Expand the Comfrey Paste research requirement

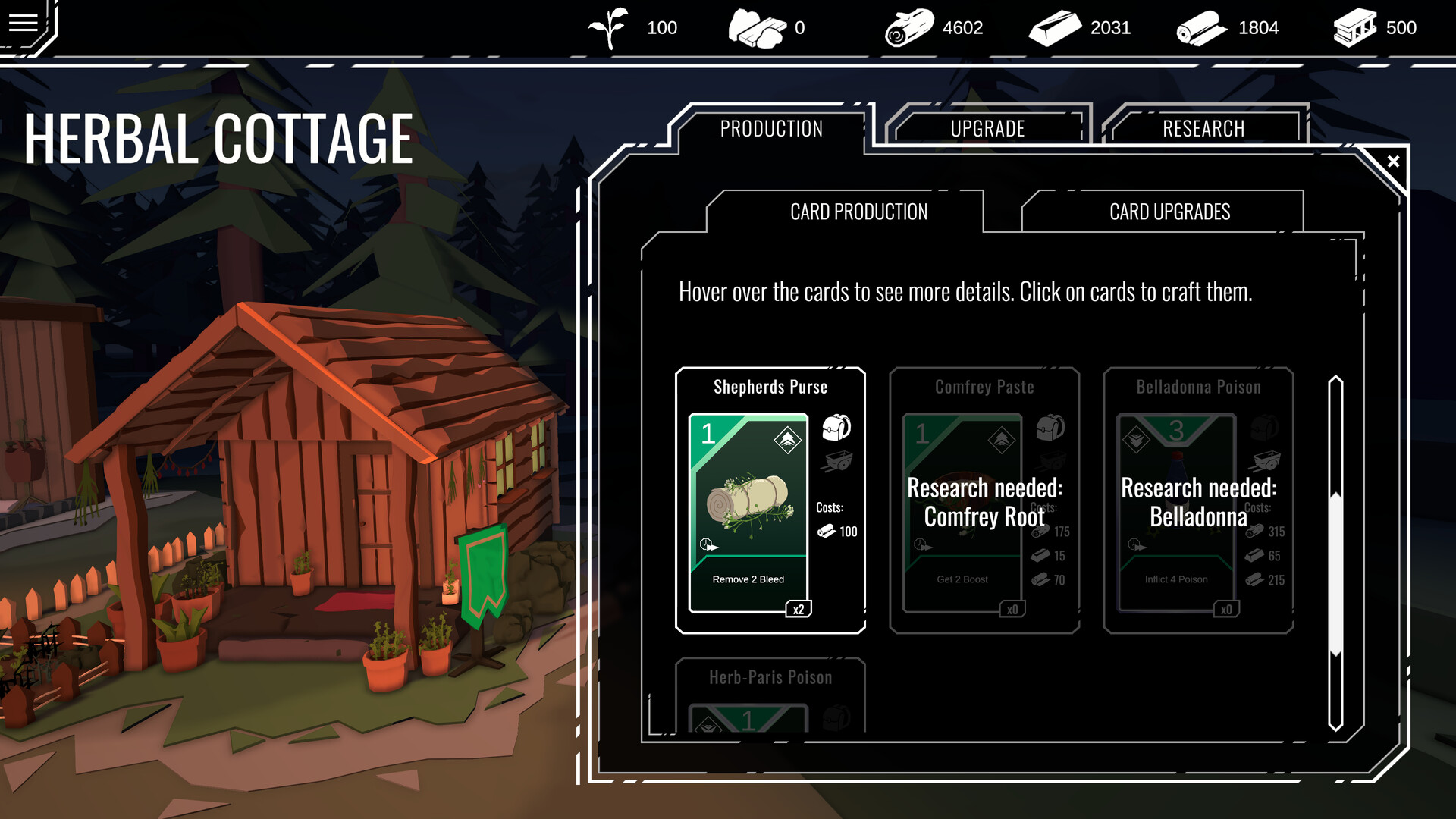[x=985, y=502]
